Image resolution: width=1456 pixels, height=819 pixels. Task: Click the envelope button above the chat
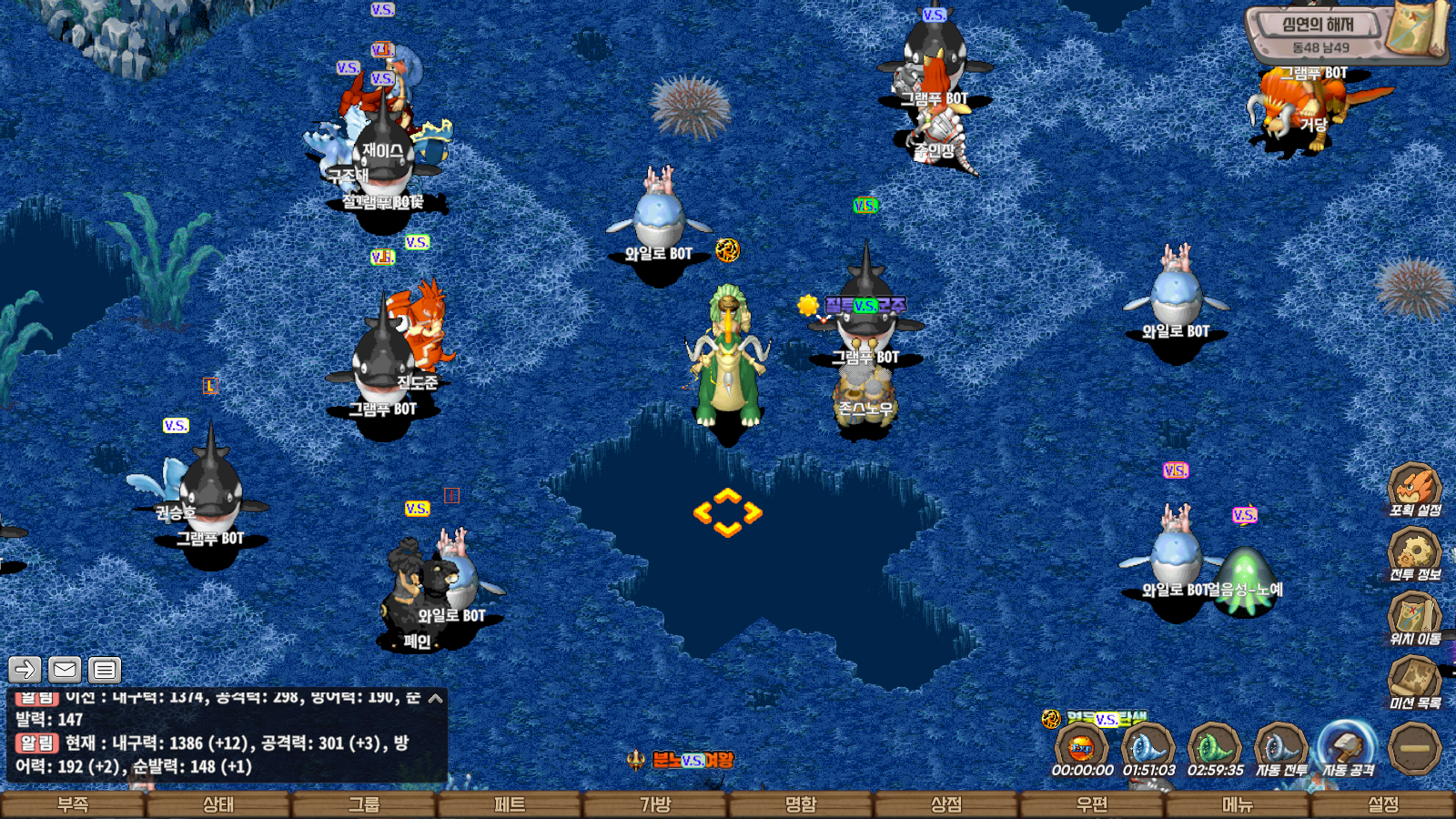tap(65, 670)
